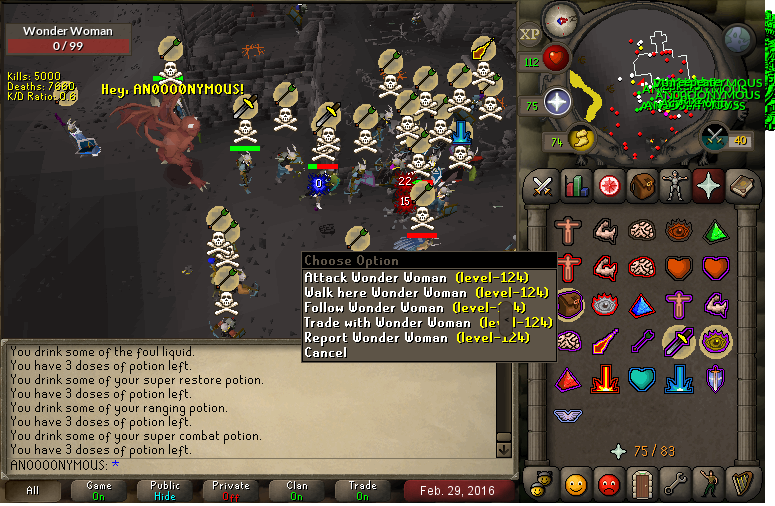Open the Inventory backpack tab

(x=640, y=185)
